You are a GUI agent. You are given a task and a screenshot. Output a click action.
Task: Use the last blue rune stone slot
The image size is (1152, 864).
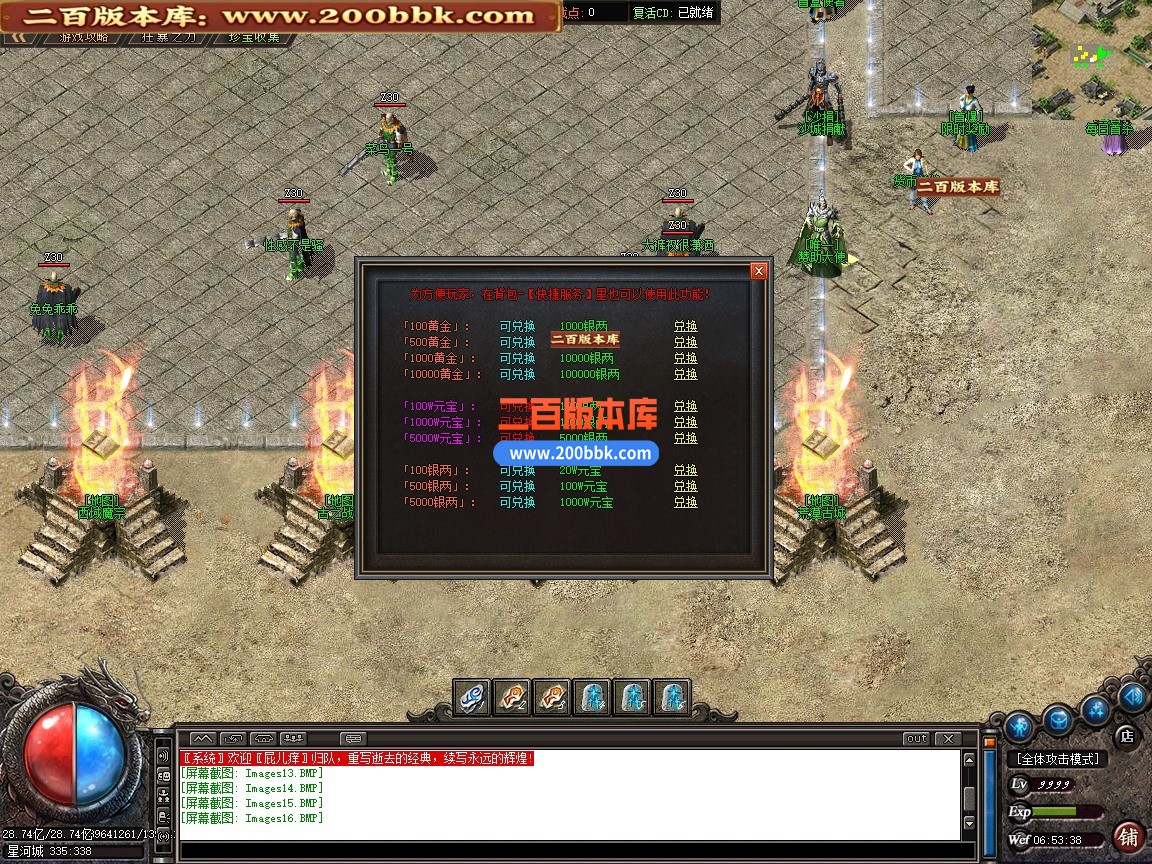point(672,696)
